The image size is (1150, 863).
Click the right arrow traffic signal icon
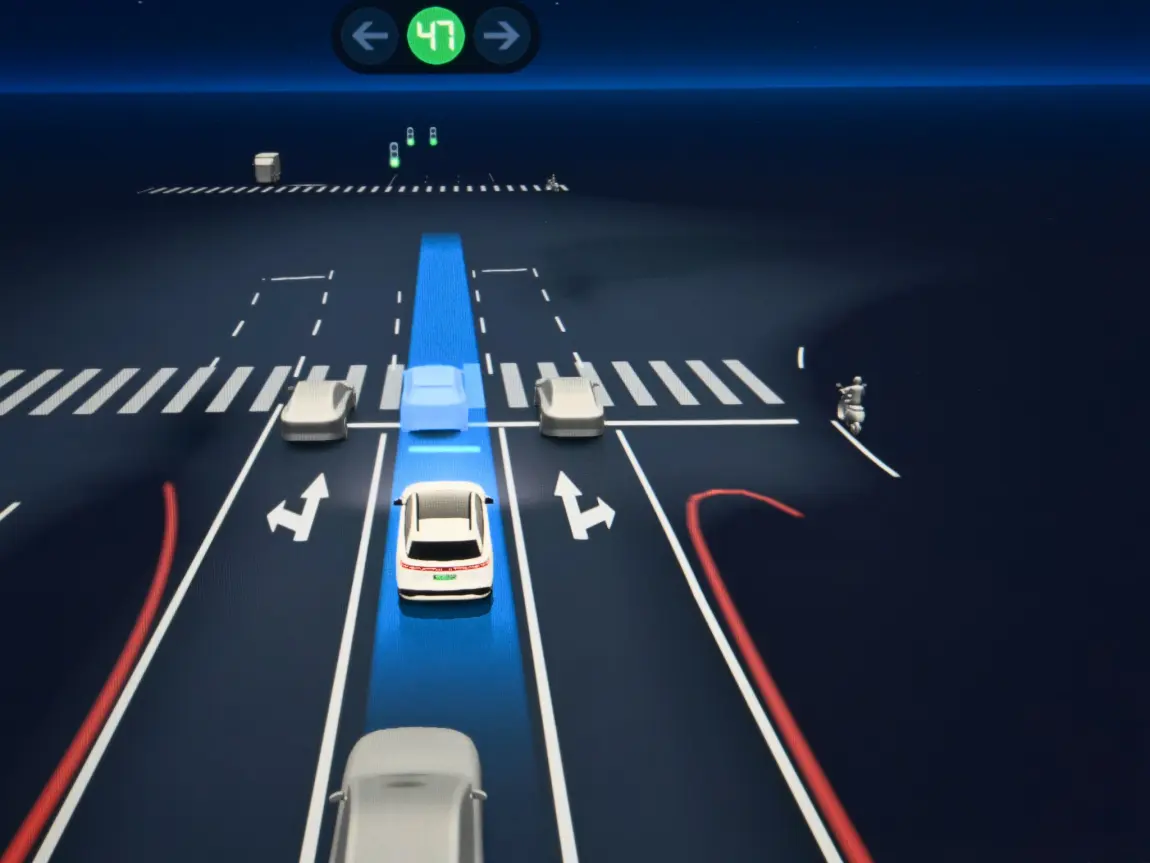(501, 37)
